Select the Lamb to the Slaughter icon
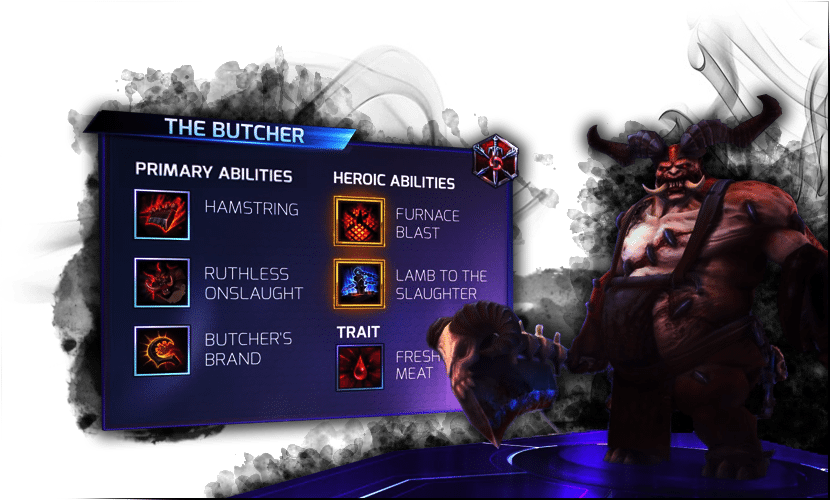Screen dimensions: 830x500 point(359,285)
